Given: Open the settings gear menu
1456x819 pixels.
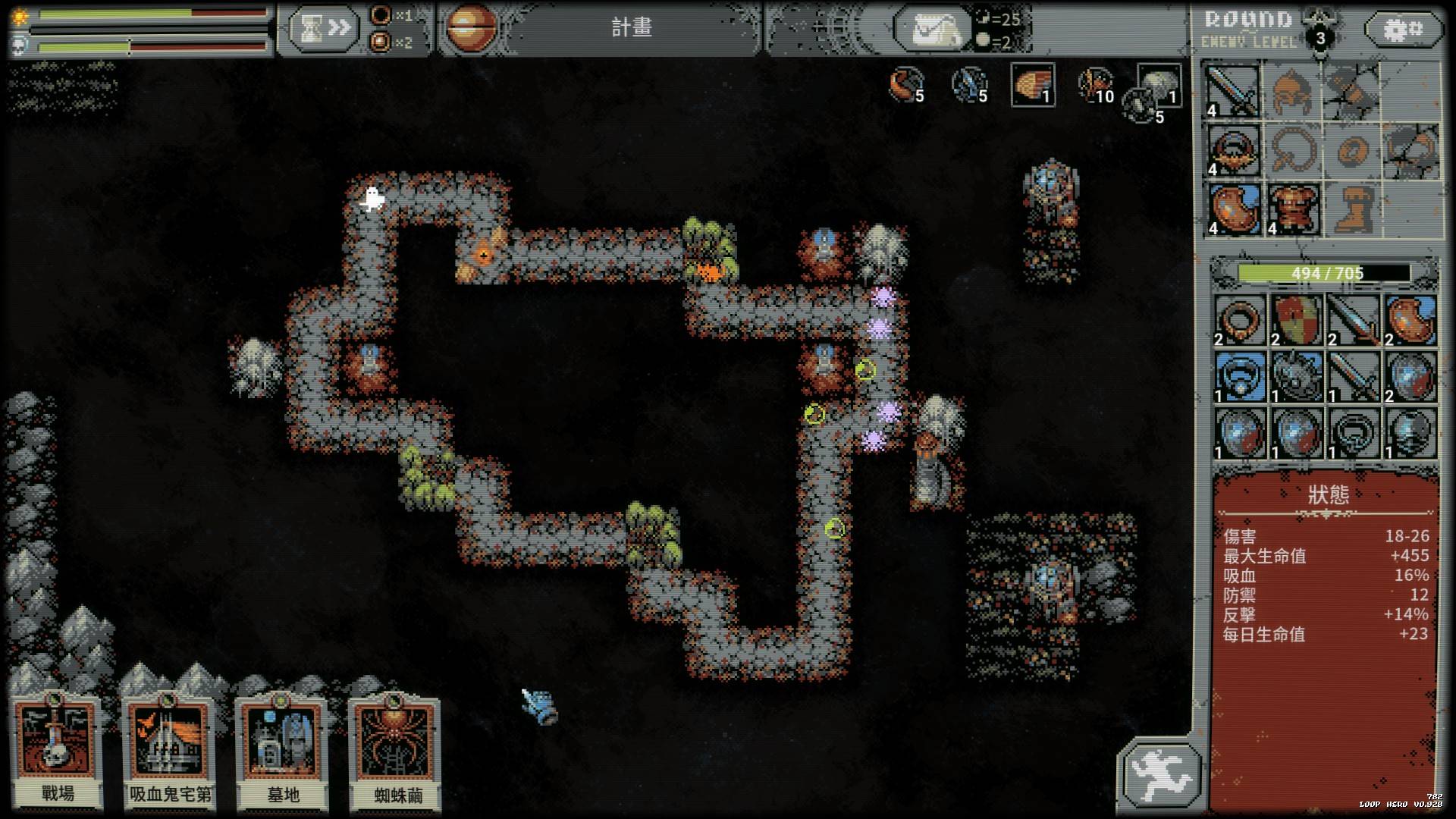Looking at the screenshot, I should [1403, 30].
